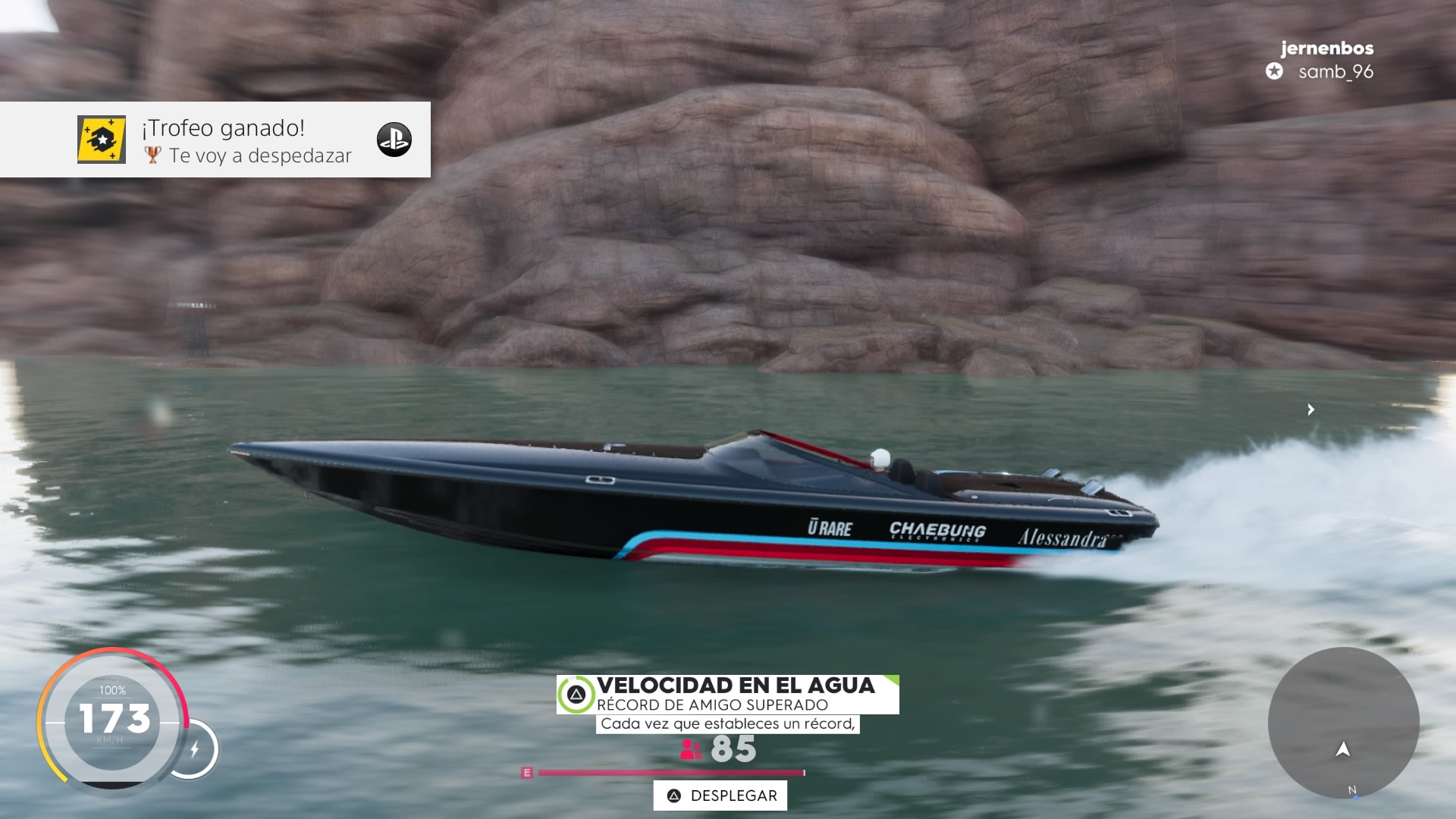1456x819 pixels.
Task: Expand the Velocidad en el agua record banner
Action: pos(728,694)
